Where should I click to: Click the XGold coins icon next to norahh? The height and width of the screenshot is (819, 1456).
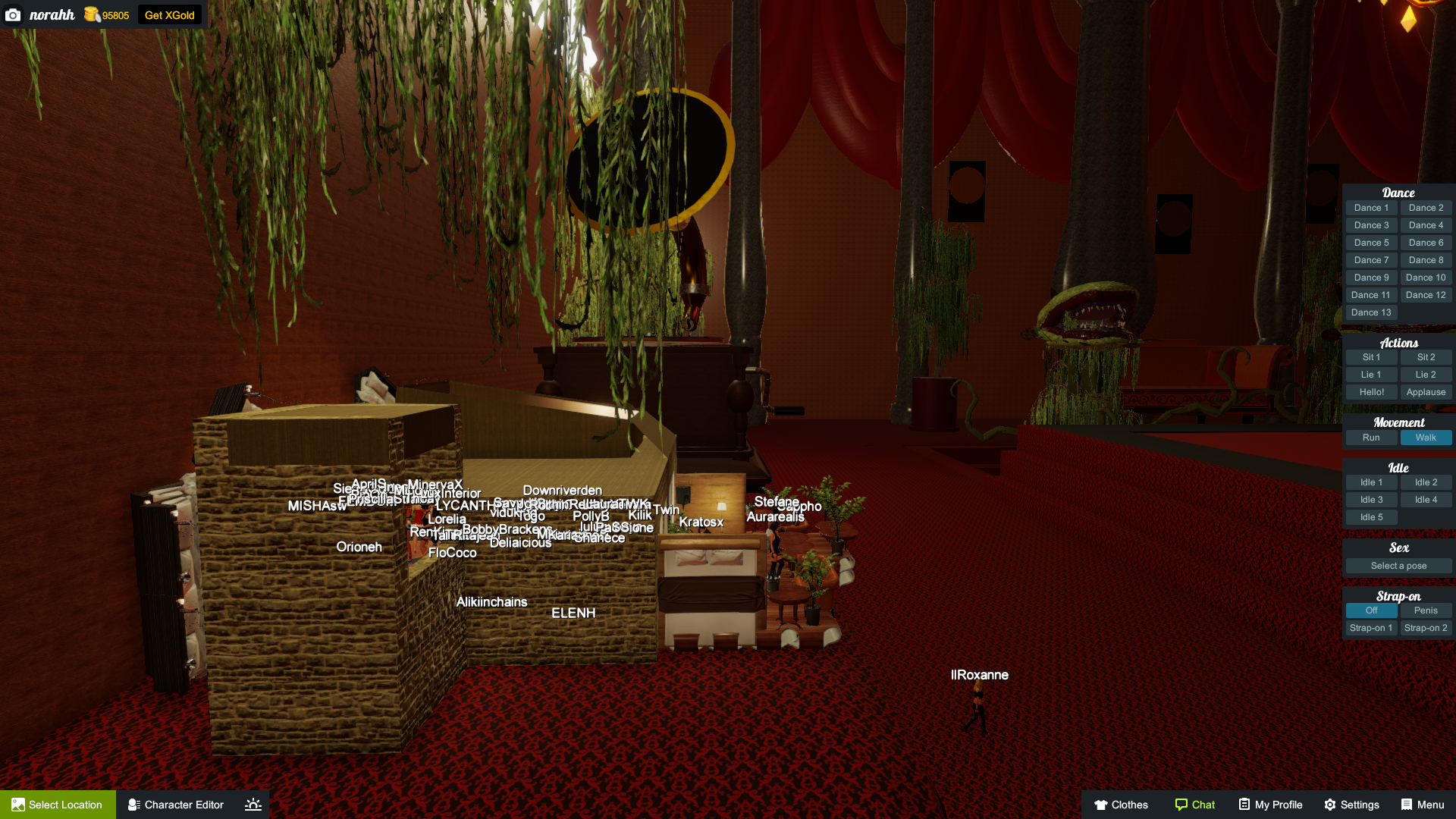point(90,15)
